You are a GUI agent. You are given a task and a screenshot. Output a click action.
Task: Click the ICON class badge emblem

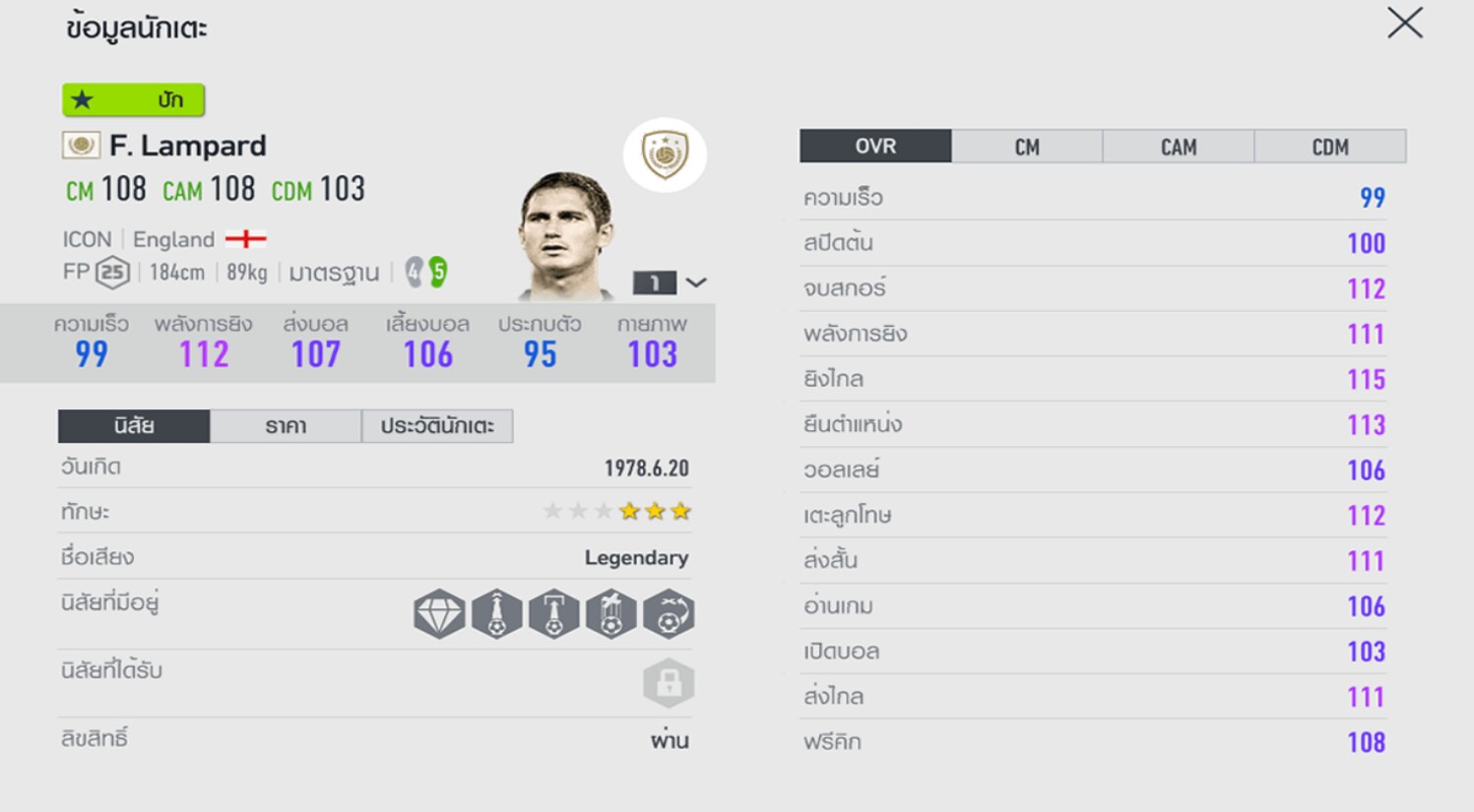(665, 155)
